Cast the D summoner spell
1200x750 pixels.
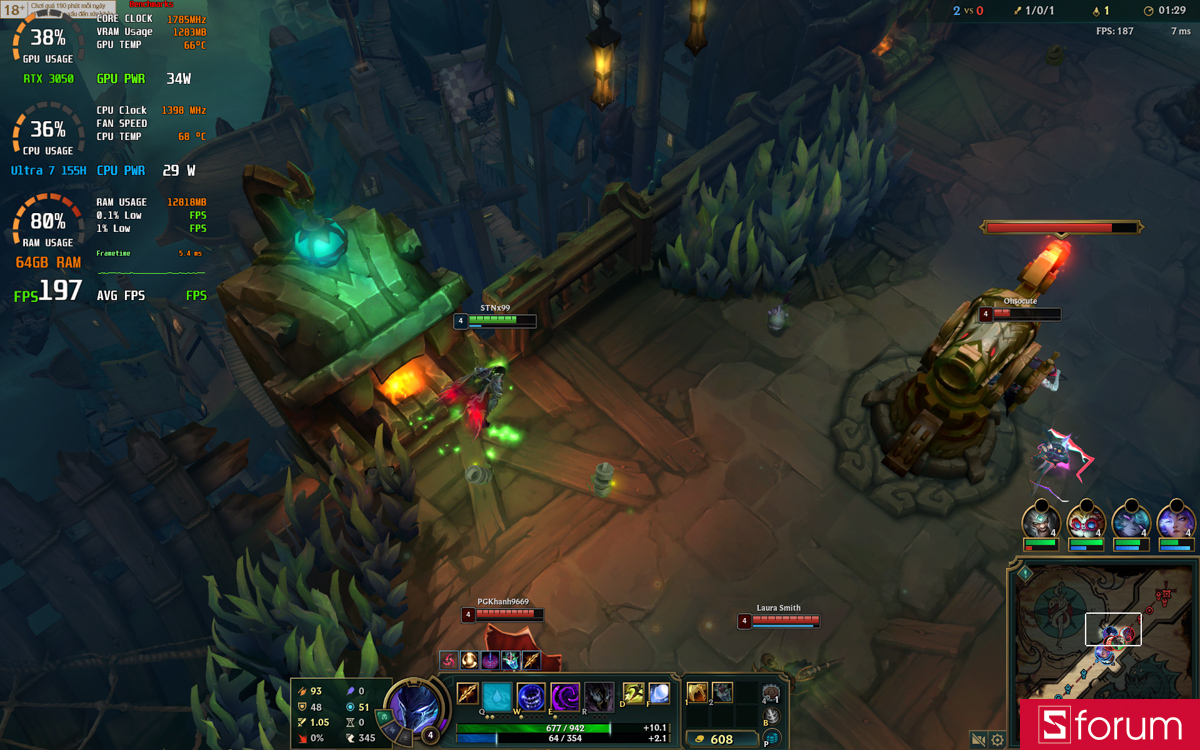pyautogui.click(x=634, y=692)
